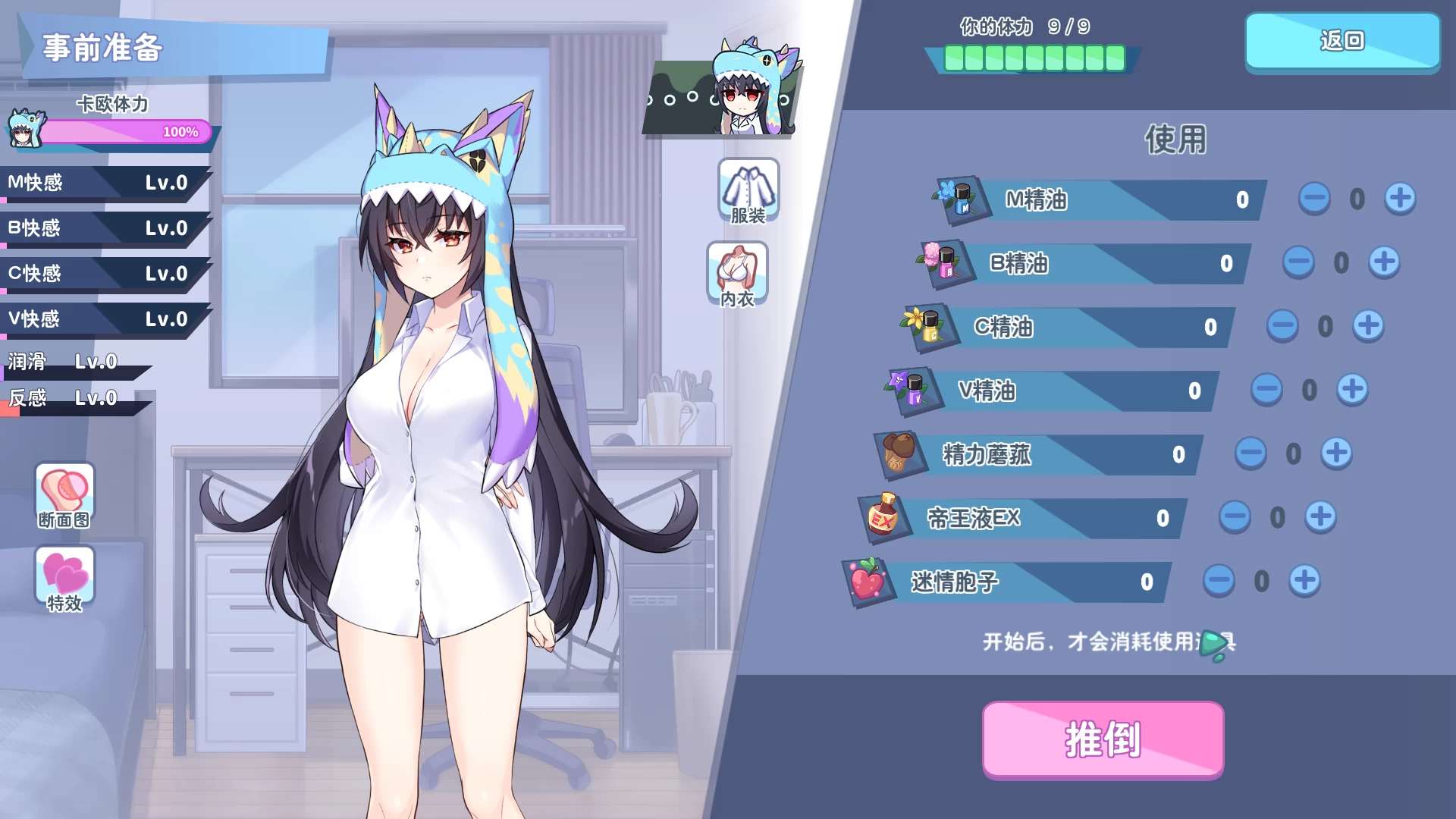Click the 帝王液EX bottle icon
Viewport: 1456px width, 819px height.
tap(882, 517)
